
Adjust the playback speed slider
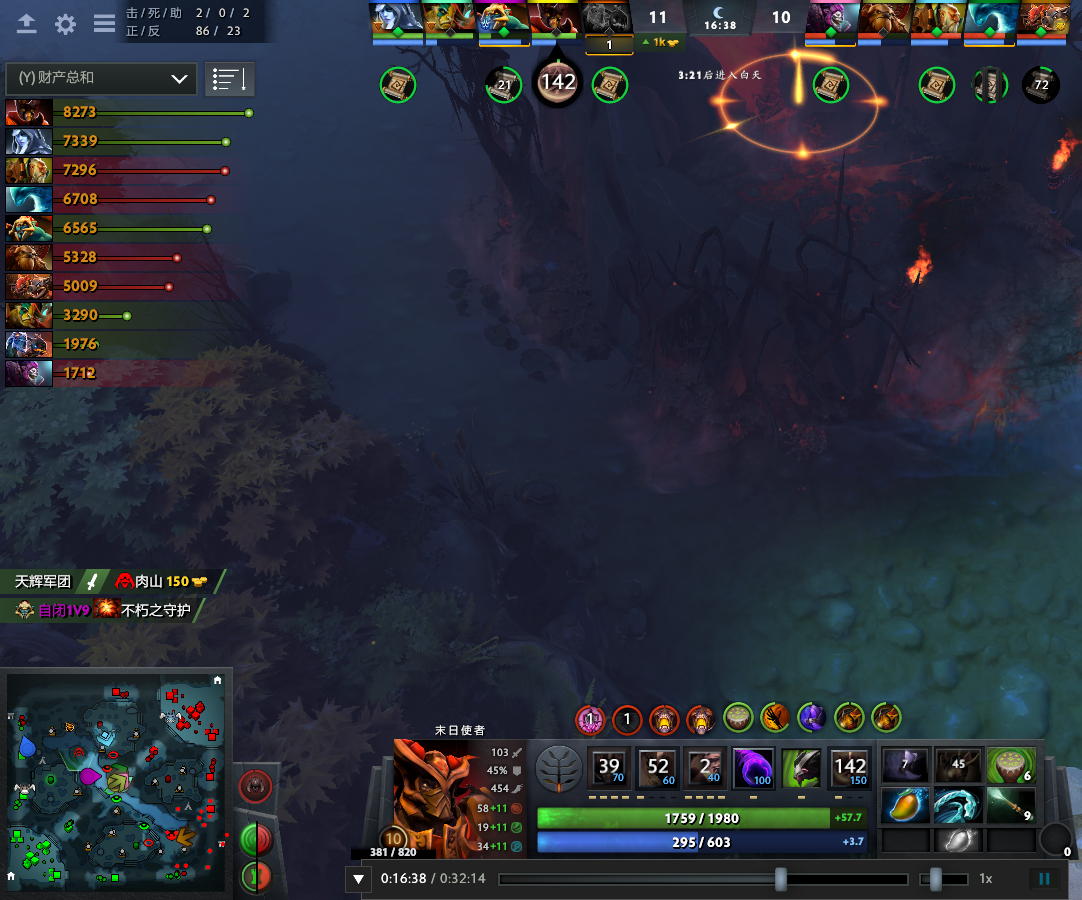click(936, 879)
